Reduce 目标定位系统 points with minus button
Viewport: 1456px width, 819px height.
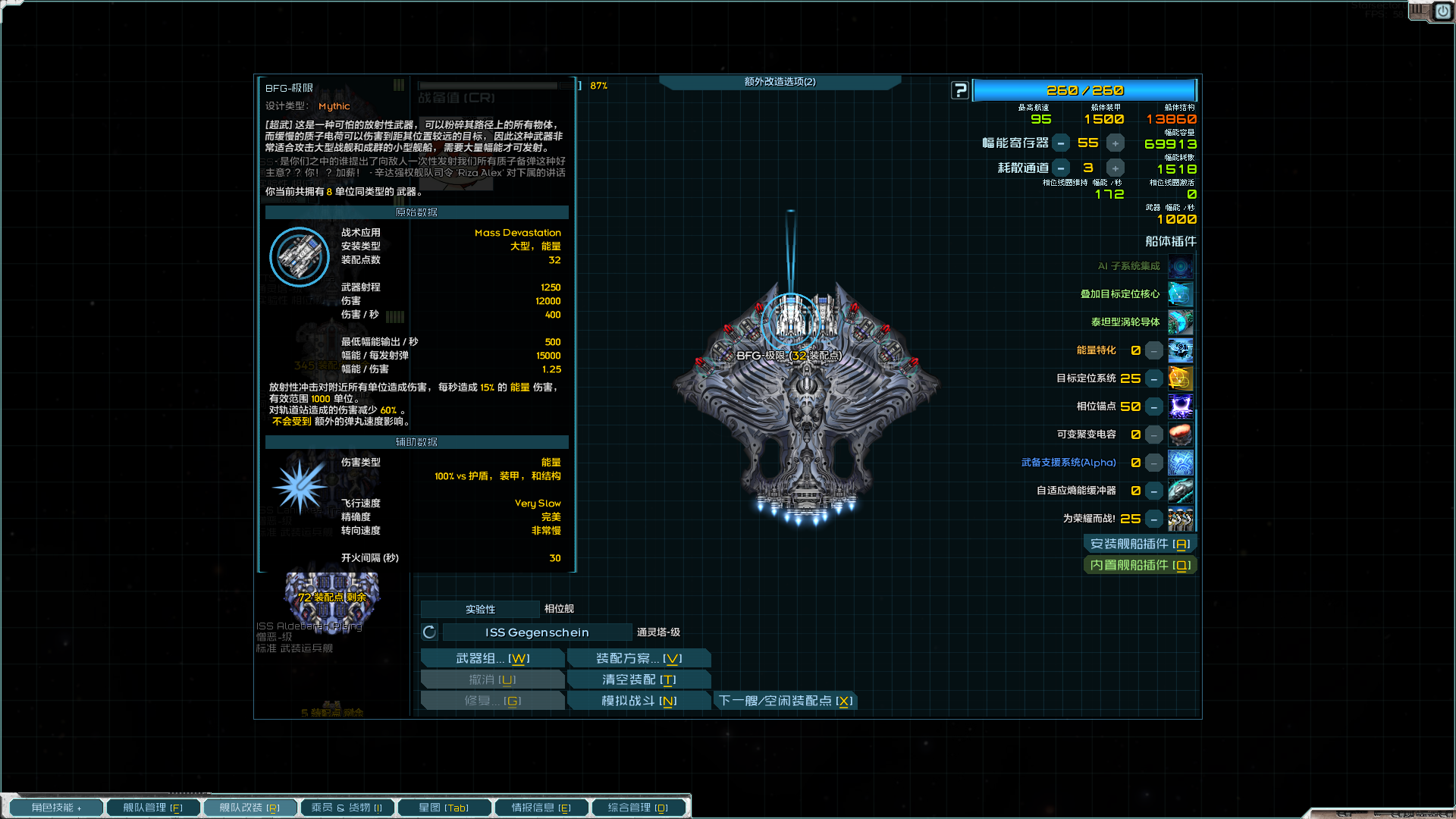(1153, 378)
